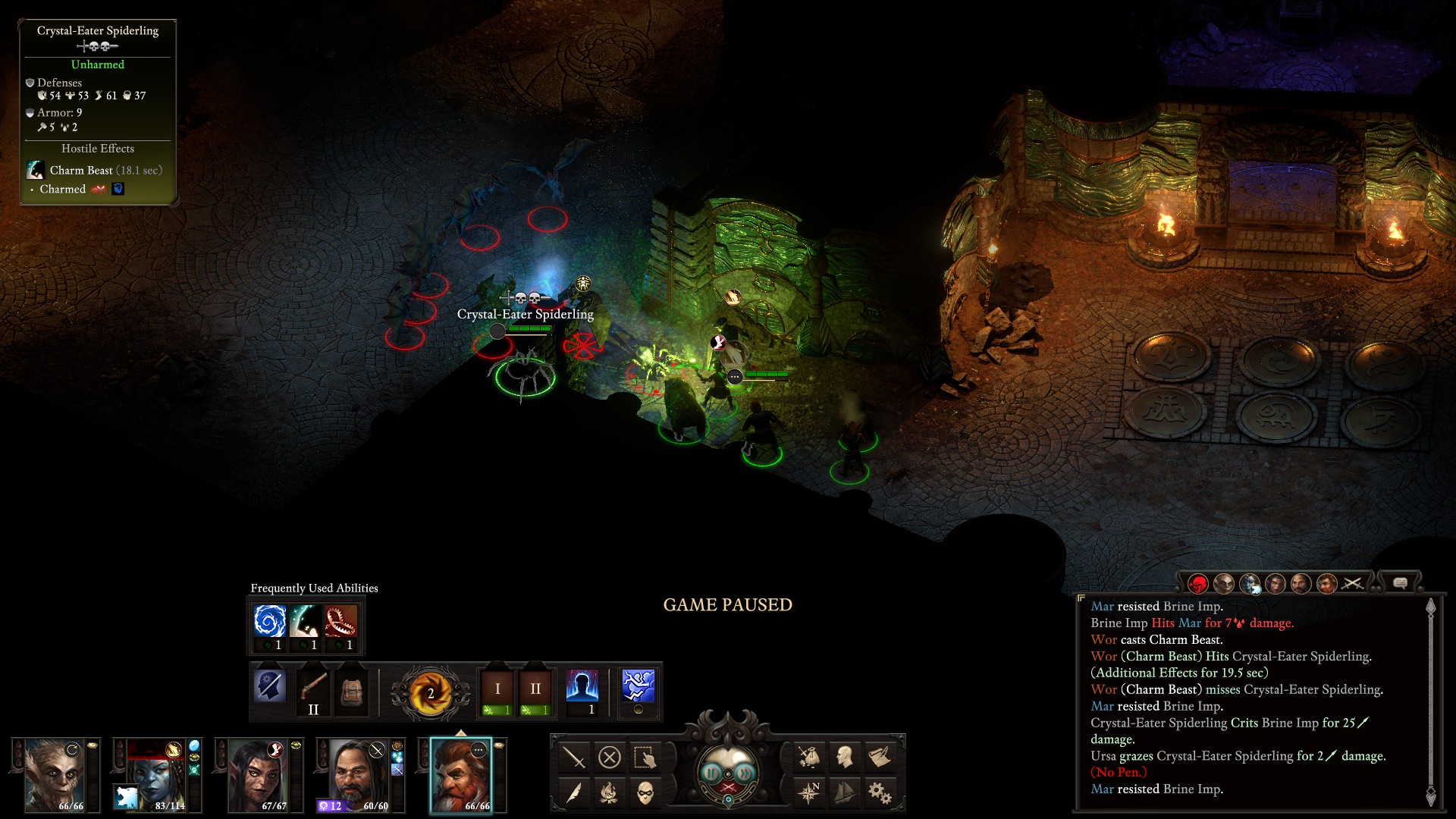Open the campfire rest menu
This screenshot has width=1456, height=819.
click(x=609, y=792)
